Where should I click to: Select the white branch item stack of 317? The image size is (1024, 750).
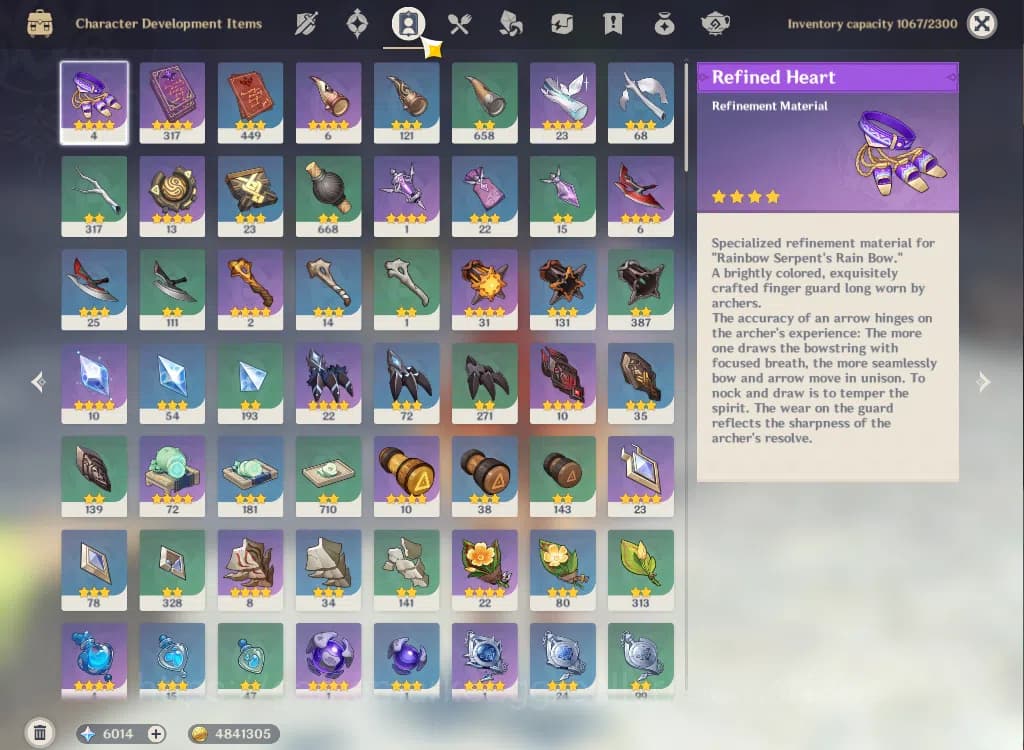[x=94, y=195]
